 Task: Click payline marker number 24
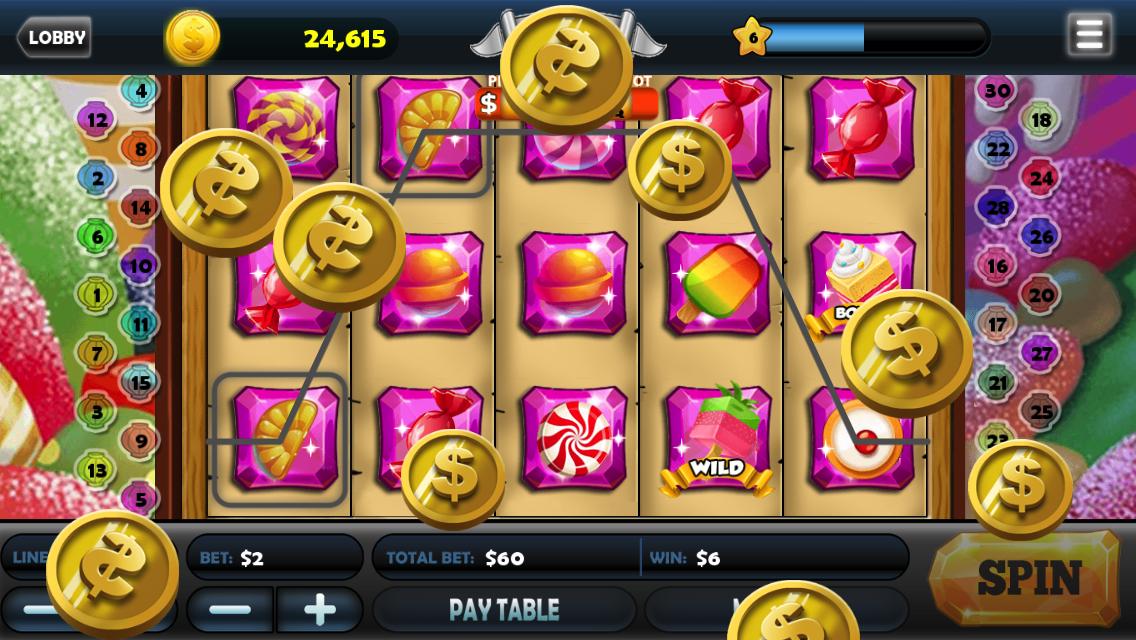1041,178
